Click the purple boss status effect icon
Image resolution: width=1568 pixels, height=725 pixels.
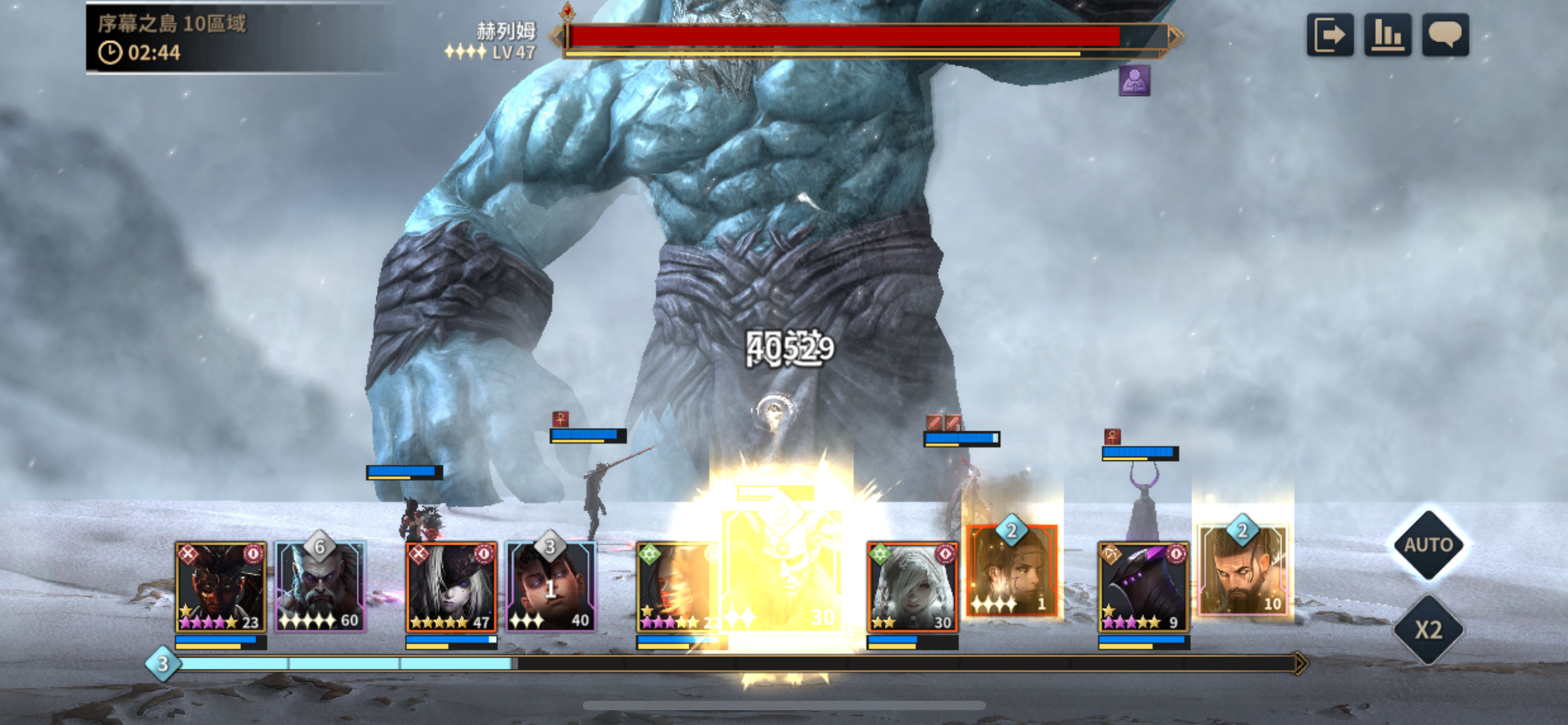pyautogui.click(x=1134, y=81)
